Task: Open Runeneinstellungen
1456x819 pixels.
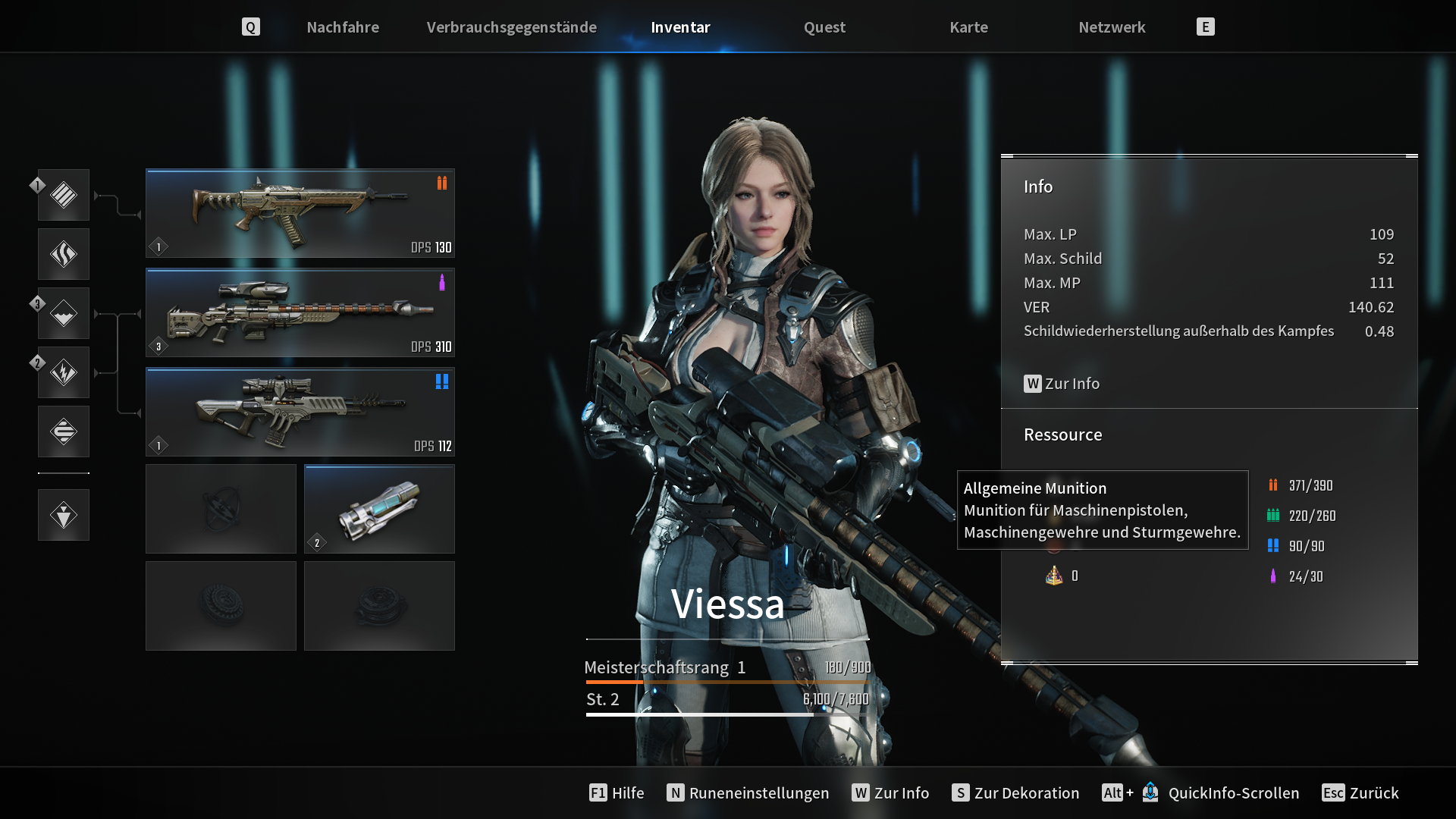Action: (748, 792)
